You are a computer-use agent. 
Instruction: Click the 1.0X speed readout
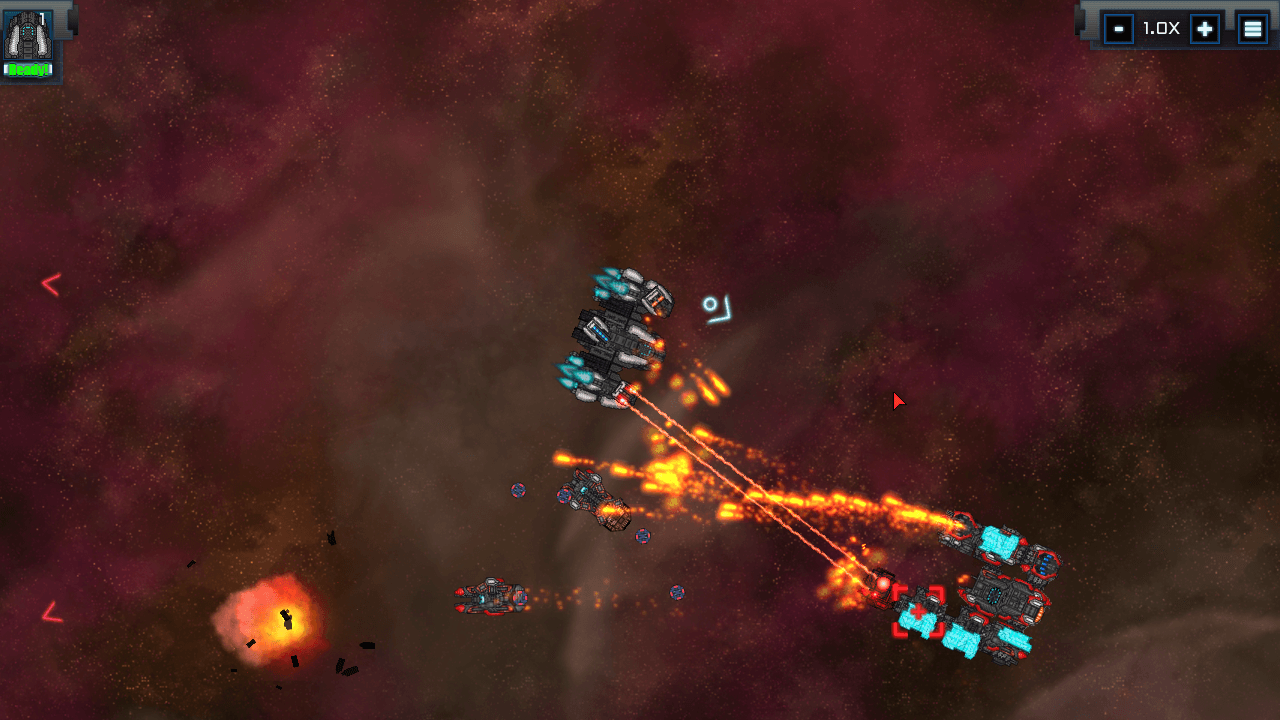click(1160, 28)
